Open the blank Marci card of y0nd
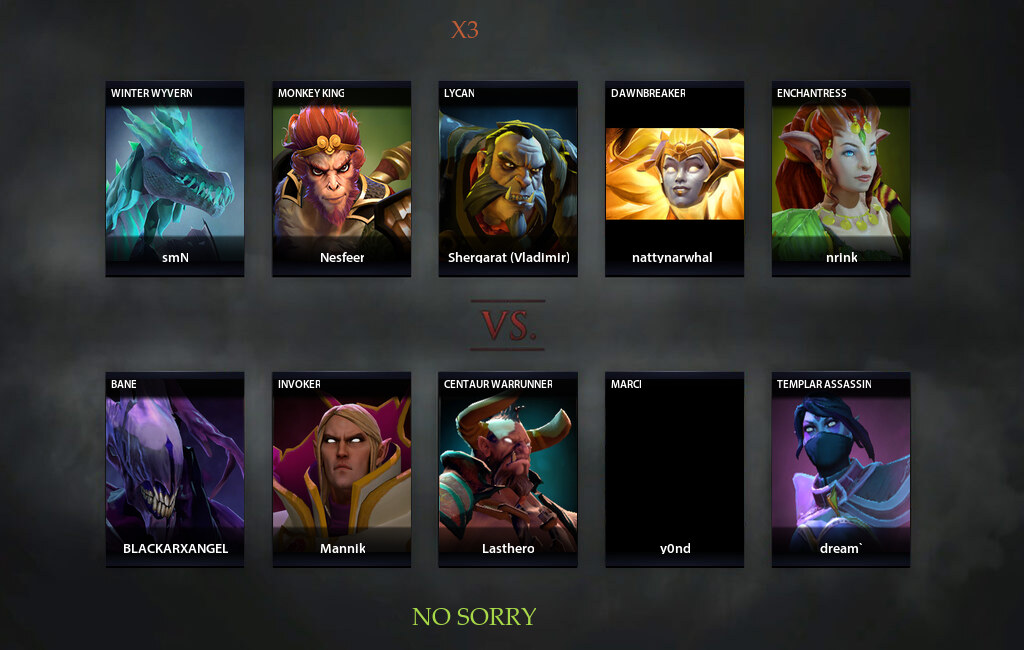This screenshot has width=1024, height=650. (674, 470)
